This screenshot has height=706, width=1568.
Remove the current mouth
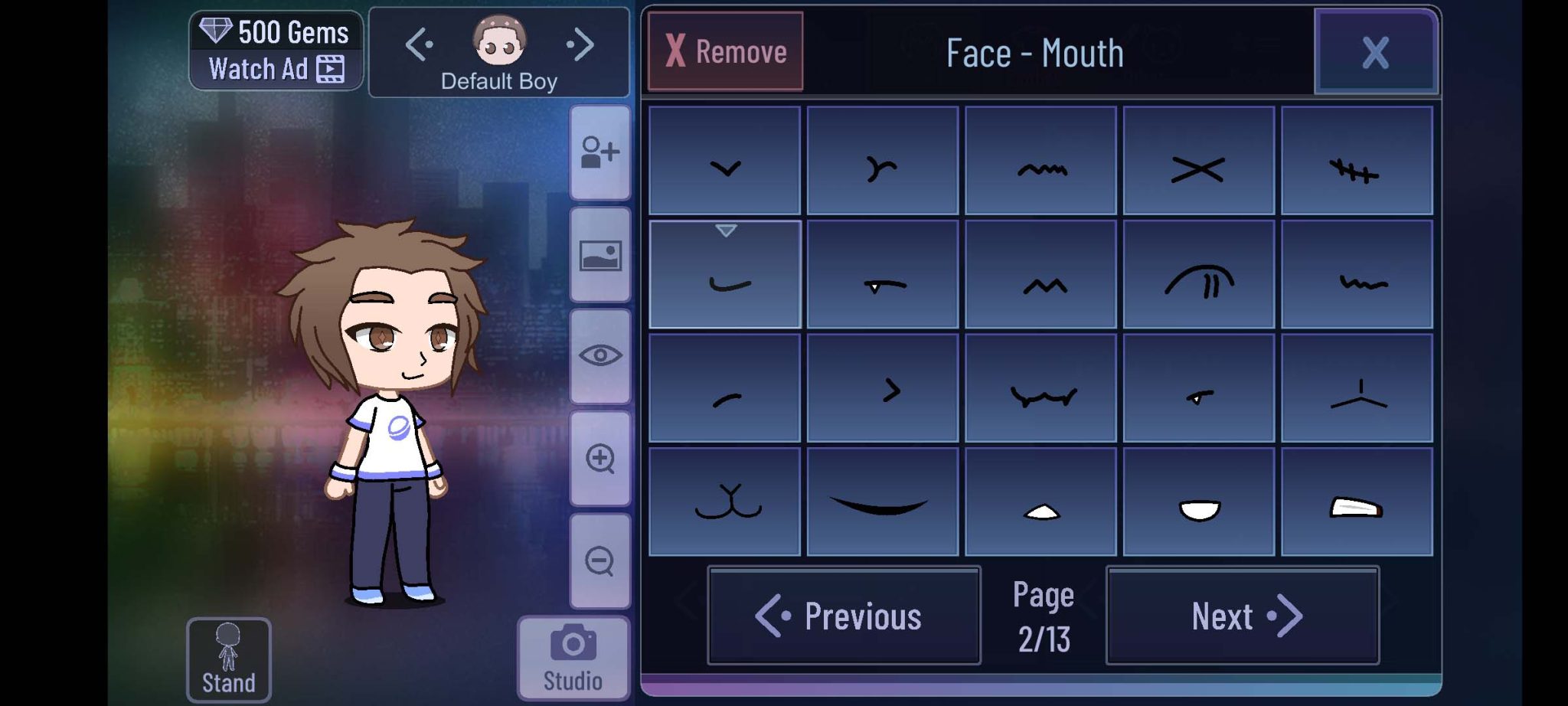point(725,51)
